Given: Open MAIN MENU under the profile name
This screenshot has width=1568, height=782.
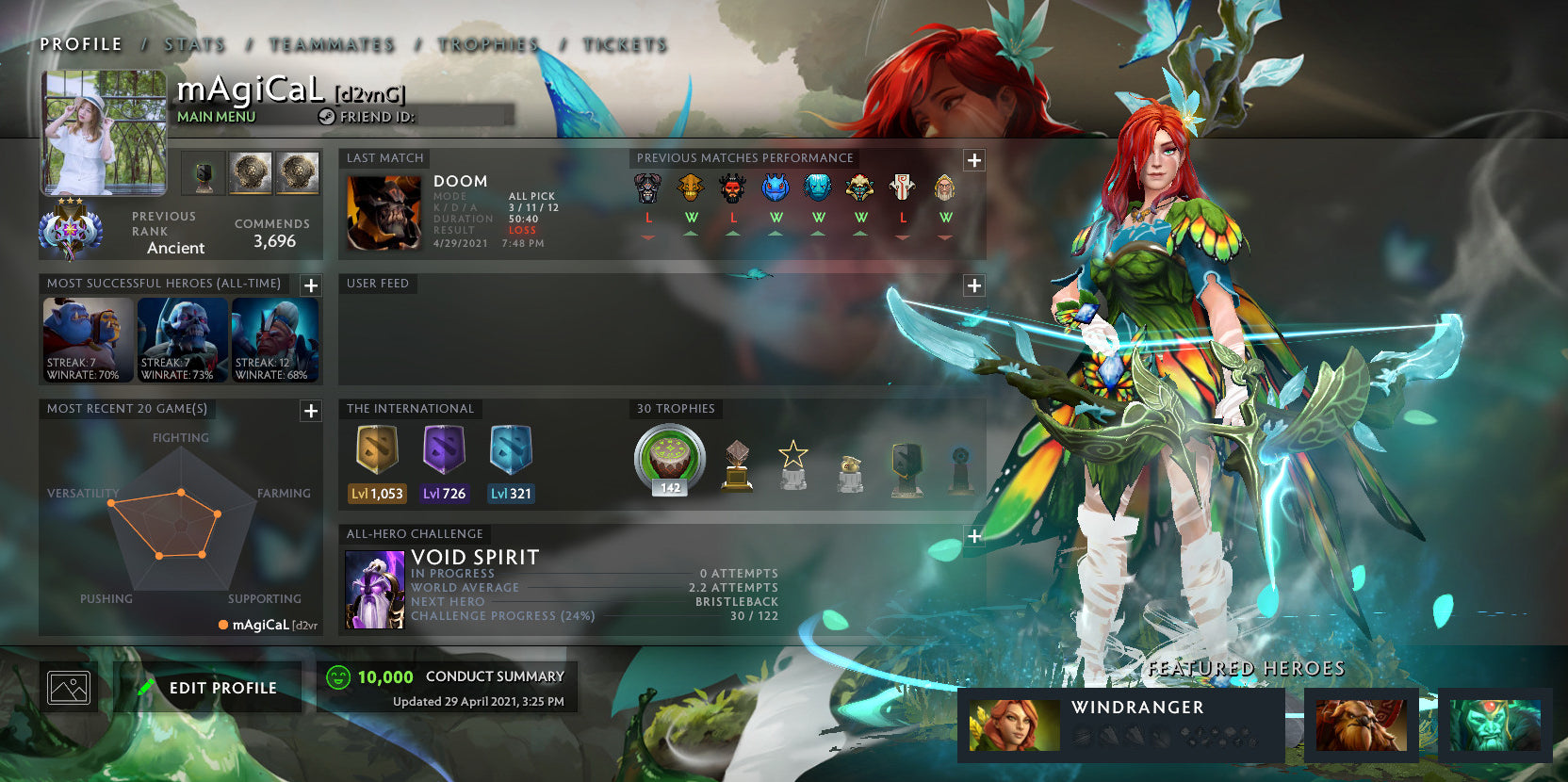Looking at the screenshot, I should [216, 117].
